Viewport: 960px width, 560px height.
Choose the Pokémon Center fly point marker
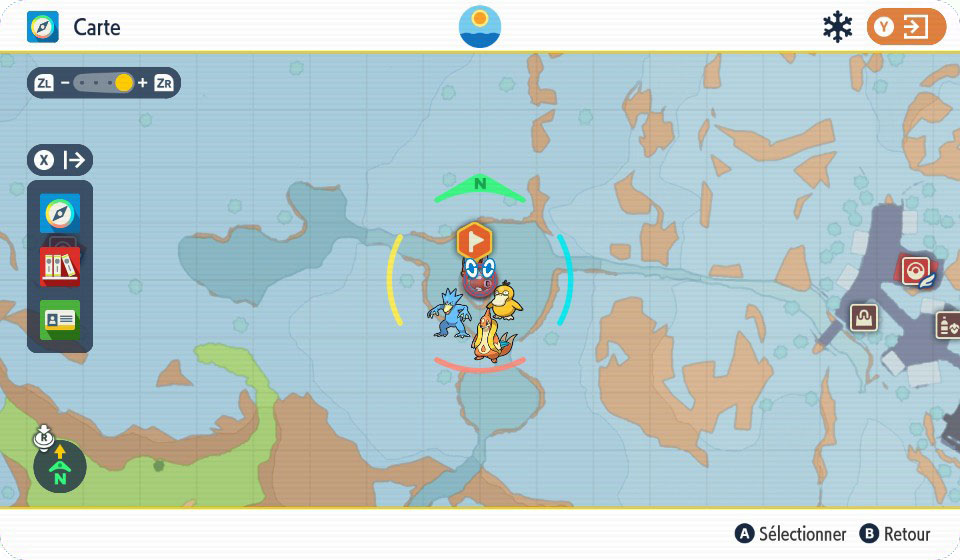pyautogui.click(x=915, y=270)
